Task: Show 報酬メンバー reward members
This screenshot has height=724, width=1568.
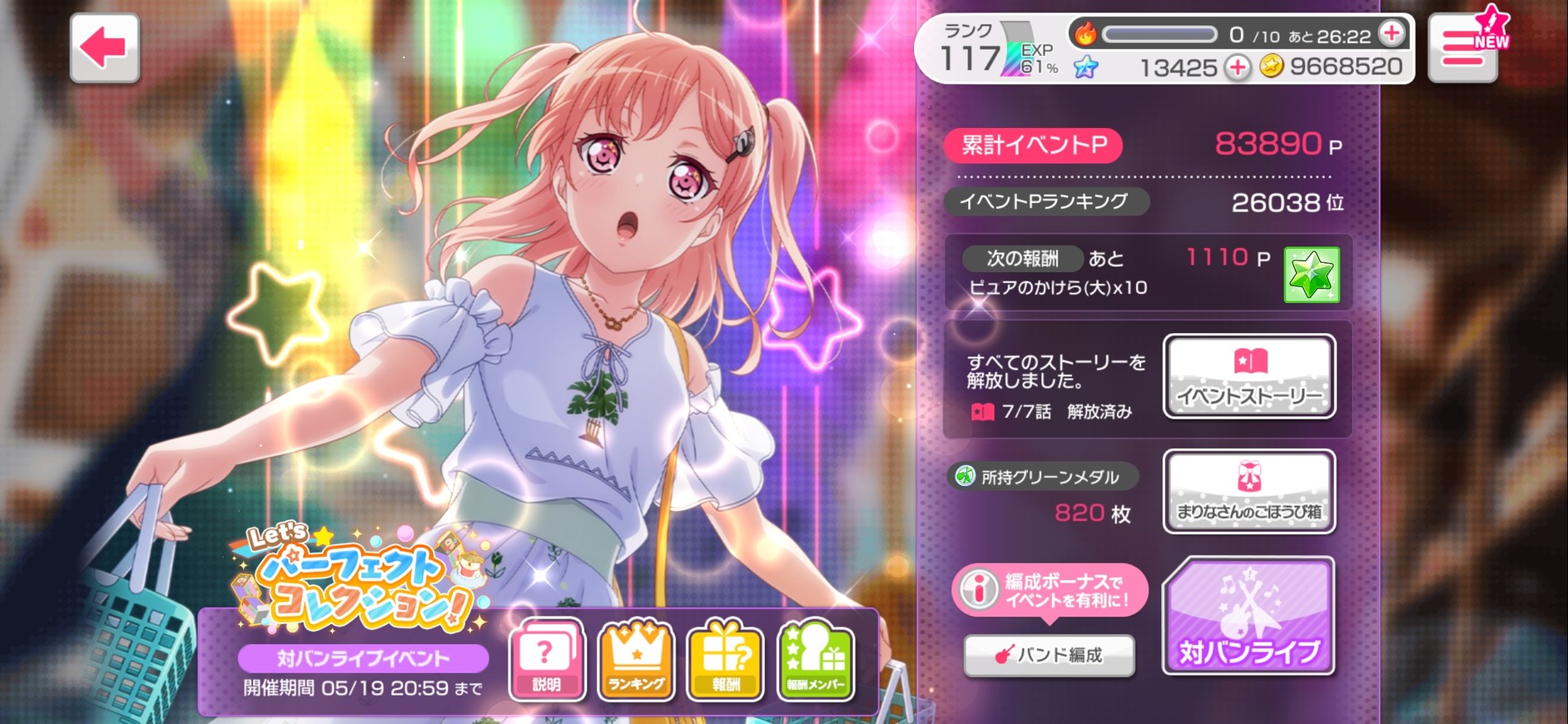Action: click(x=816, y=660)
